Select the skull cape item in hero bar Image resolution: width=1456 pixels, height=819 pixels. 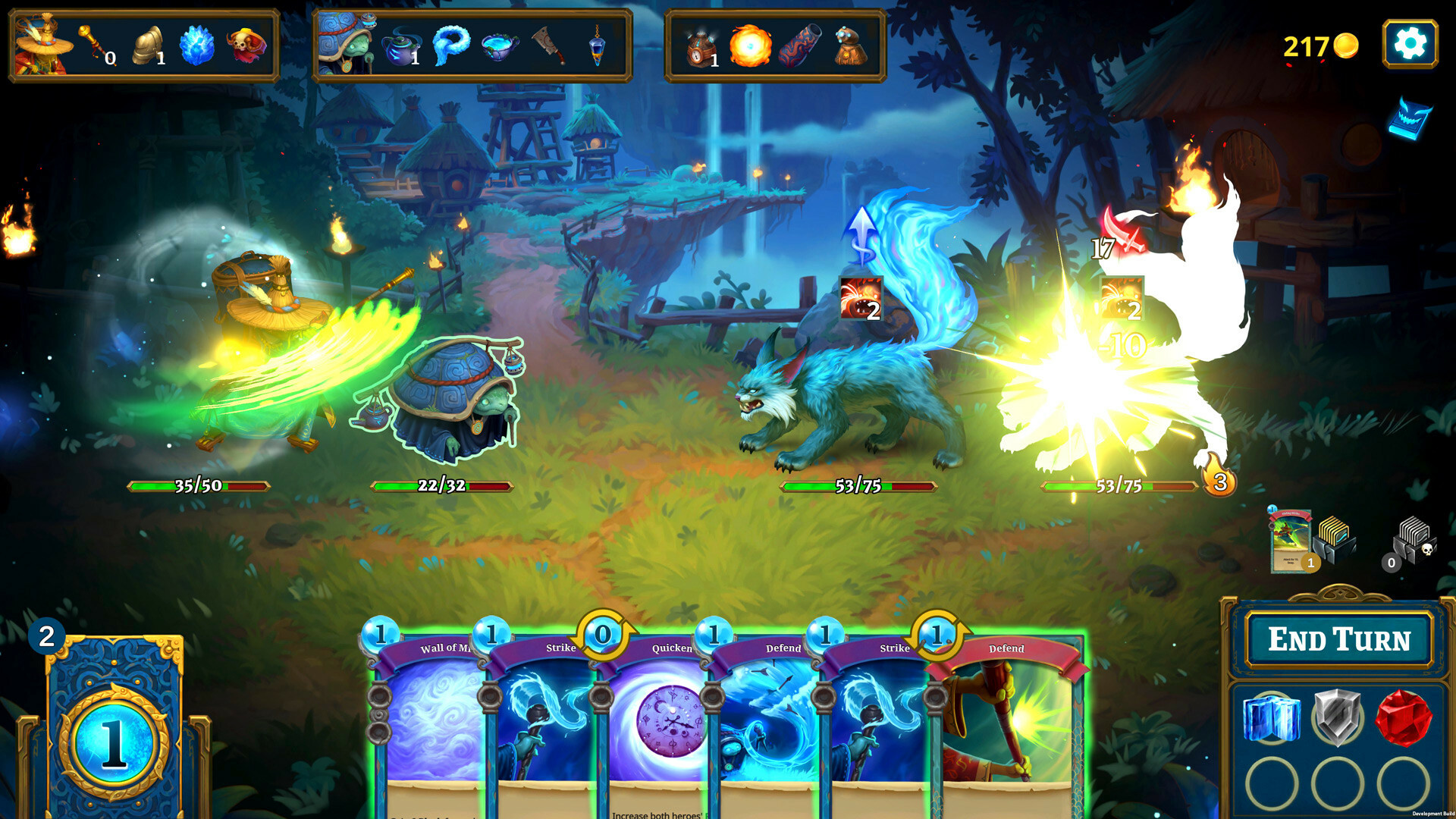pos(244,45)
